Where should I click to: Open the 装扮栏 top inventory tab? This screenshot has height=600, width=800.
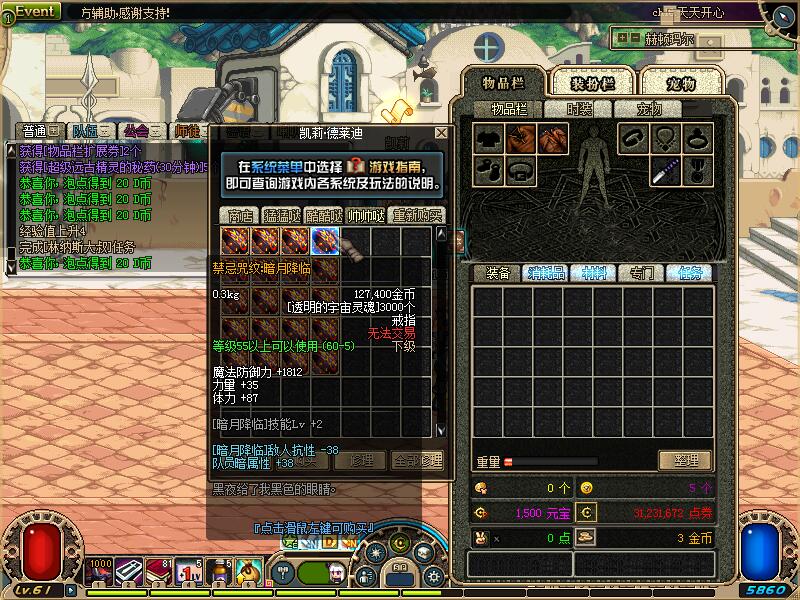pyautogui.click(x=592, y=83)
